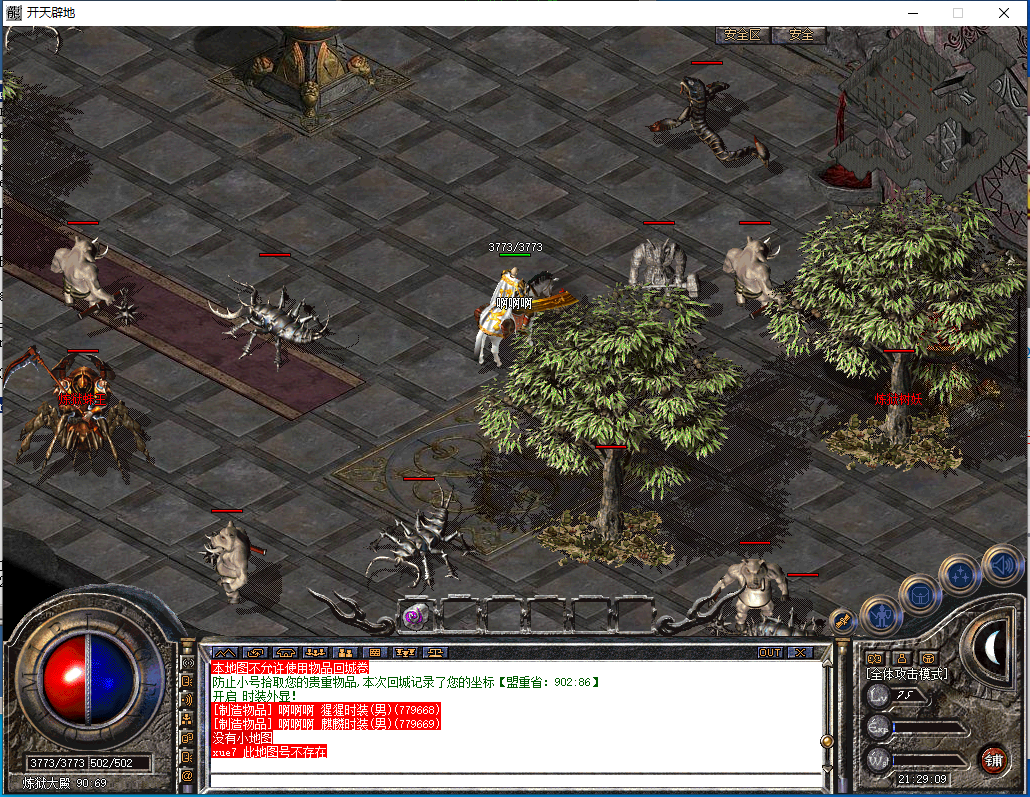Close the chat panel with X

(x=800, y=652)
